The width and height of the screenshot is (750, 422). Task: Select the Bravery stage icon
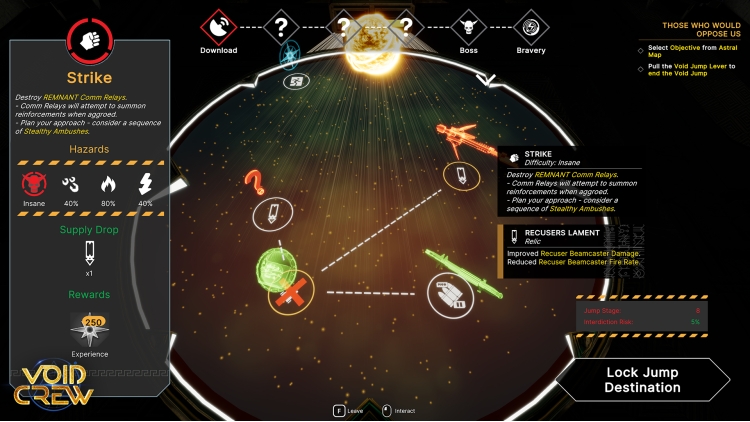[x=531, y=27]
